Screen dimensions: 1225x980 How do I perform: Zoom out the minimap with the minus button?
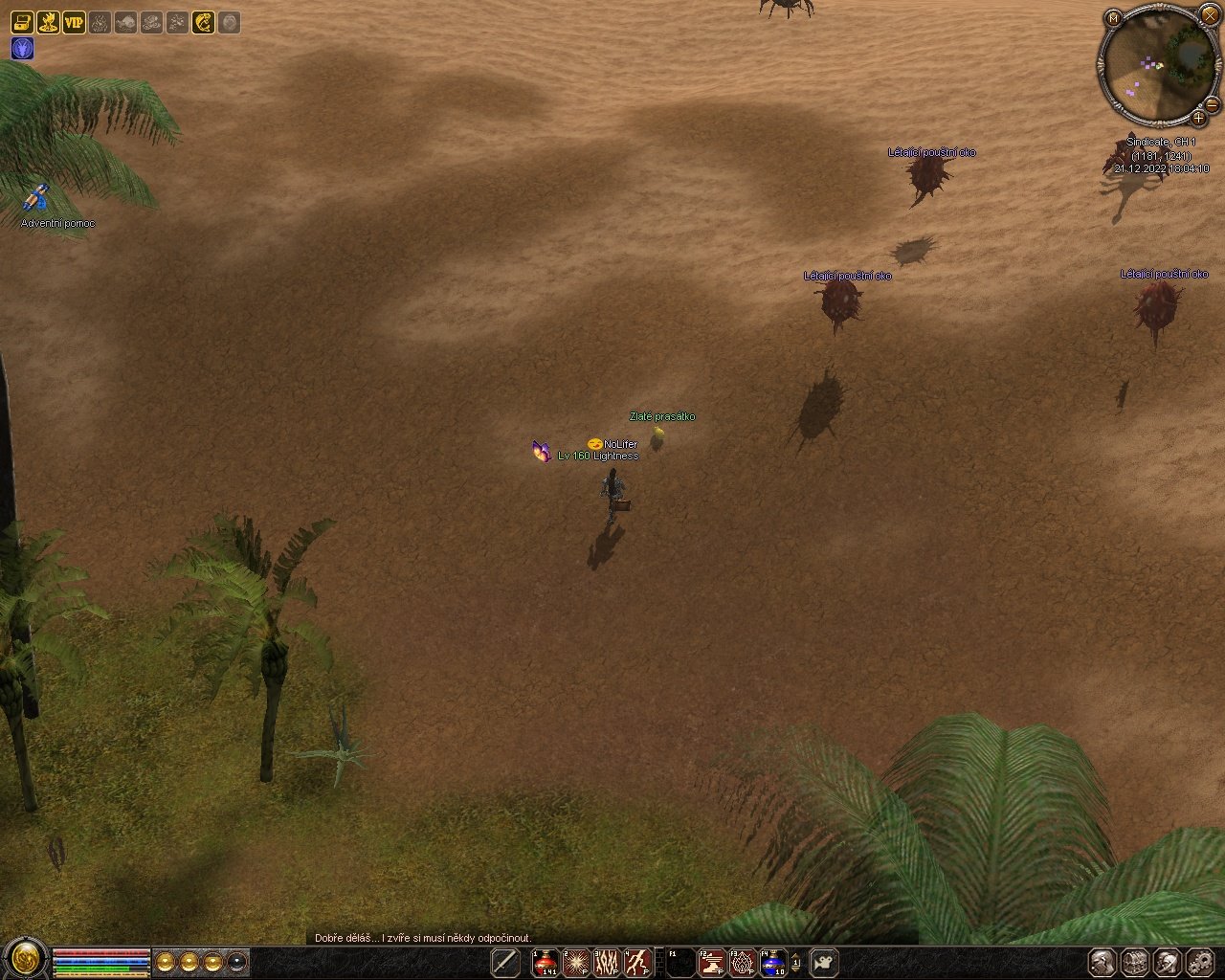click(x=1212, y=104)
